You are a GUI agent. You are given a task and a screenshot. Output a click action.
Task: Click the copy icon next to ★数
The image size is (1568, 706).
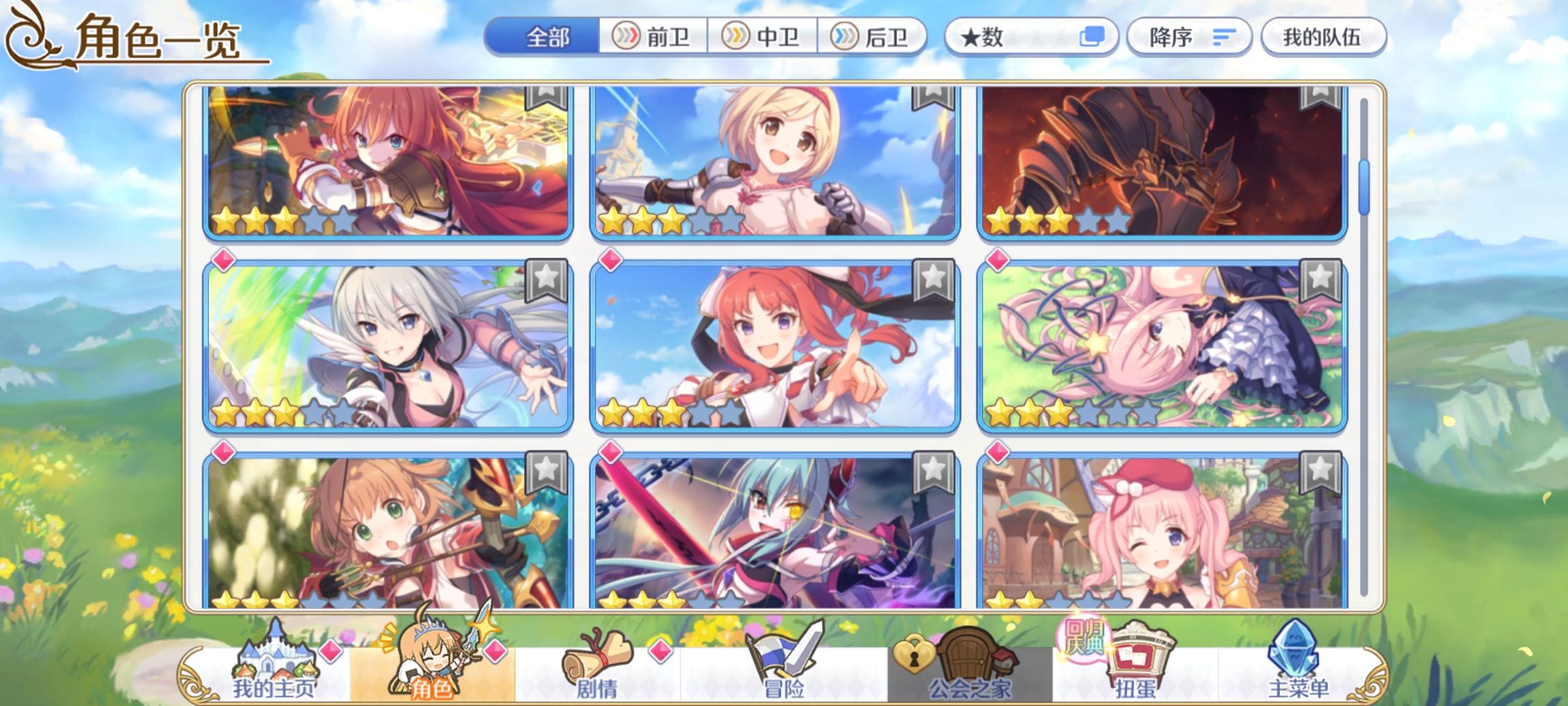1094,37
